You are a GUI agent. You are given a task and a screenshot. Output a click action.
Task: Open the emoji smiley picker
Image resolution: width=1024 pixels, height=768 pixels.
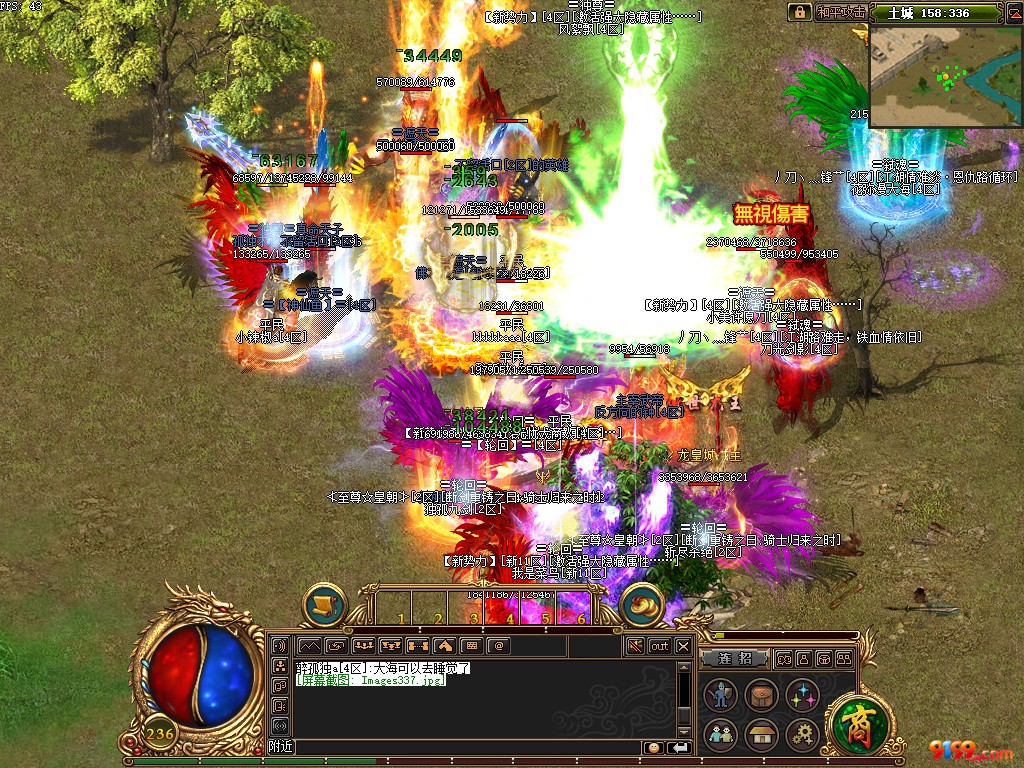pos(653,747)
